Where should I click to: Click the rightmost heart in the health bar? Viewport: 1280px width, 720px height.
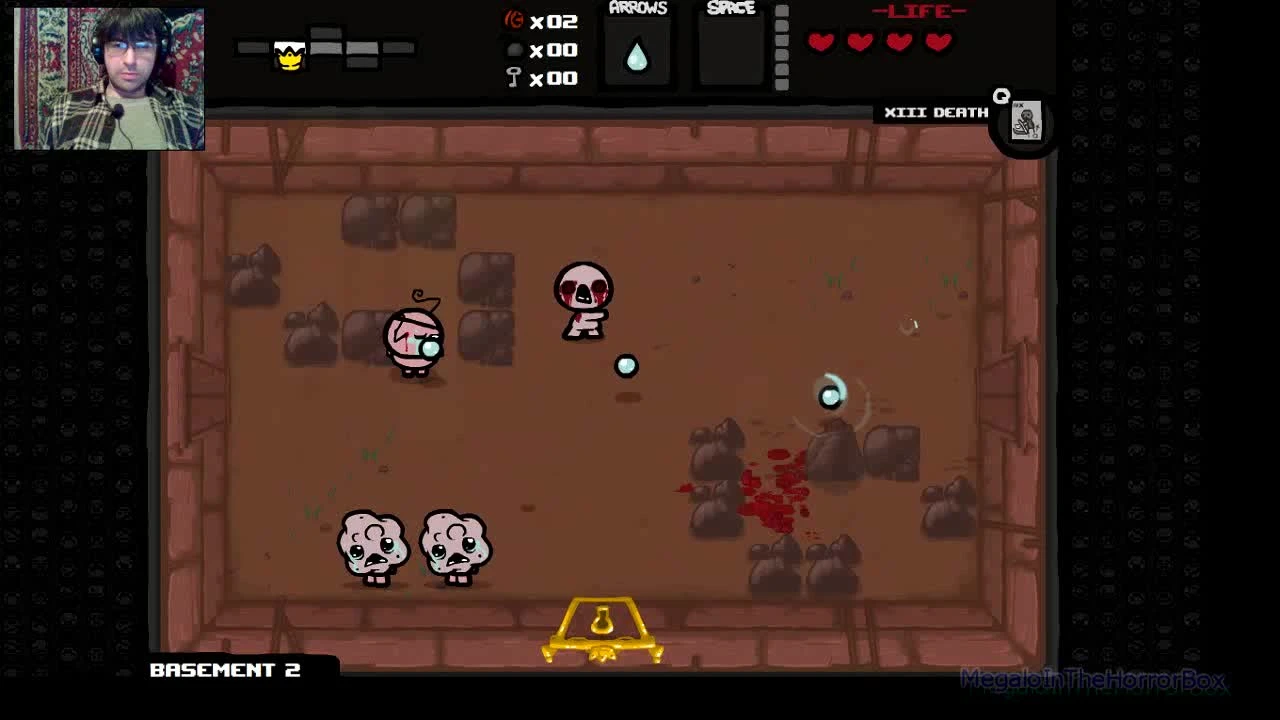pos(937,42)
